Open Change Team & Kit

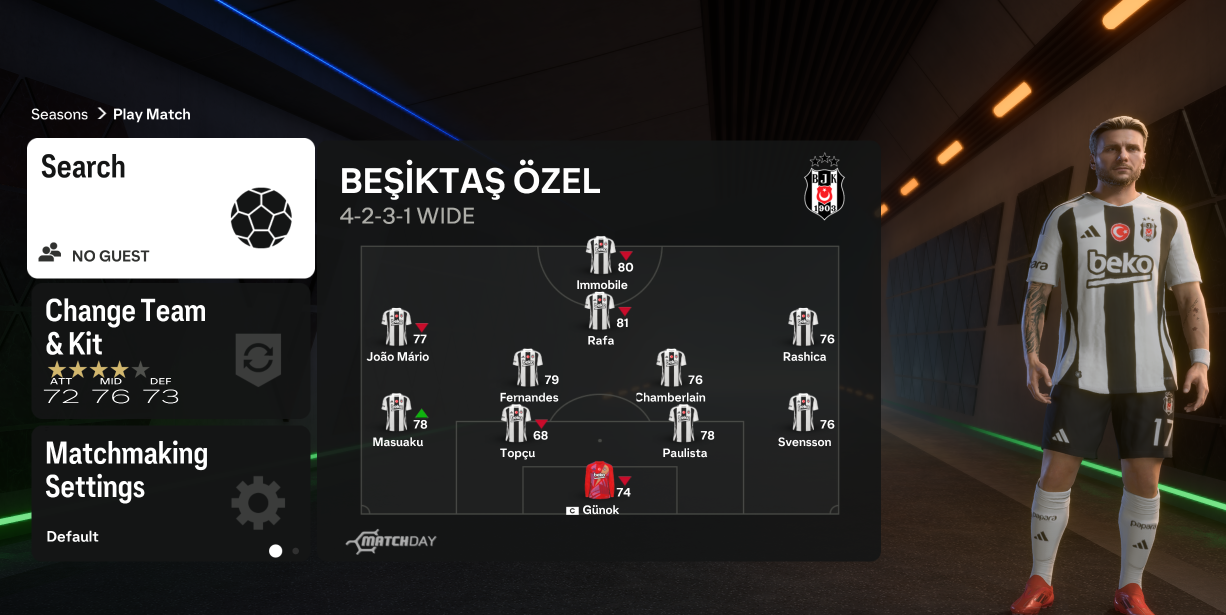pyautogui.click(x=171, y=351)
